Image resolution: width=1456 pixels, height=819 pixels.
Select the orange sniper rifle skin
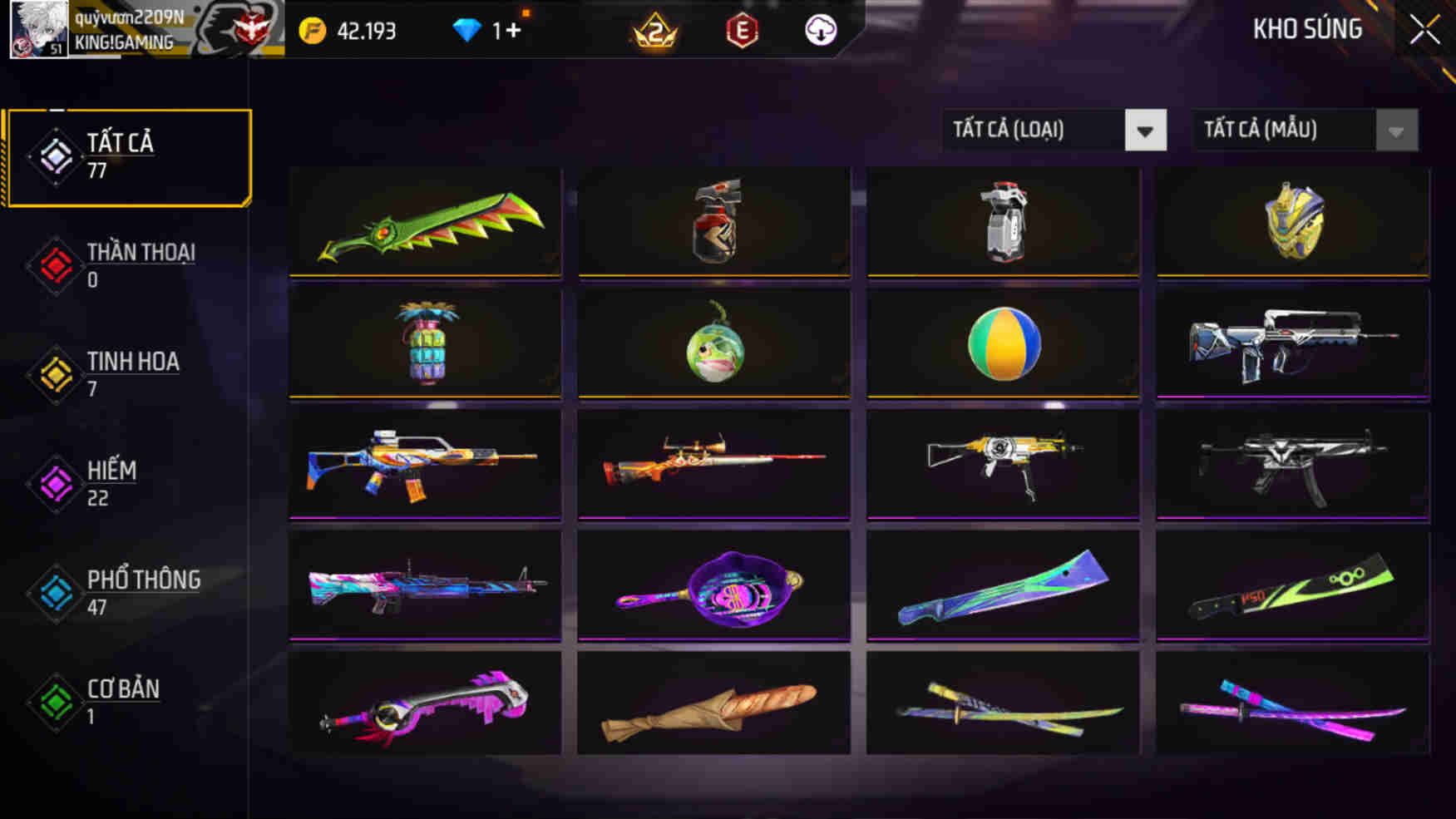pyautogui.click(x=714, y=464)
